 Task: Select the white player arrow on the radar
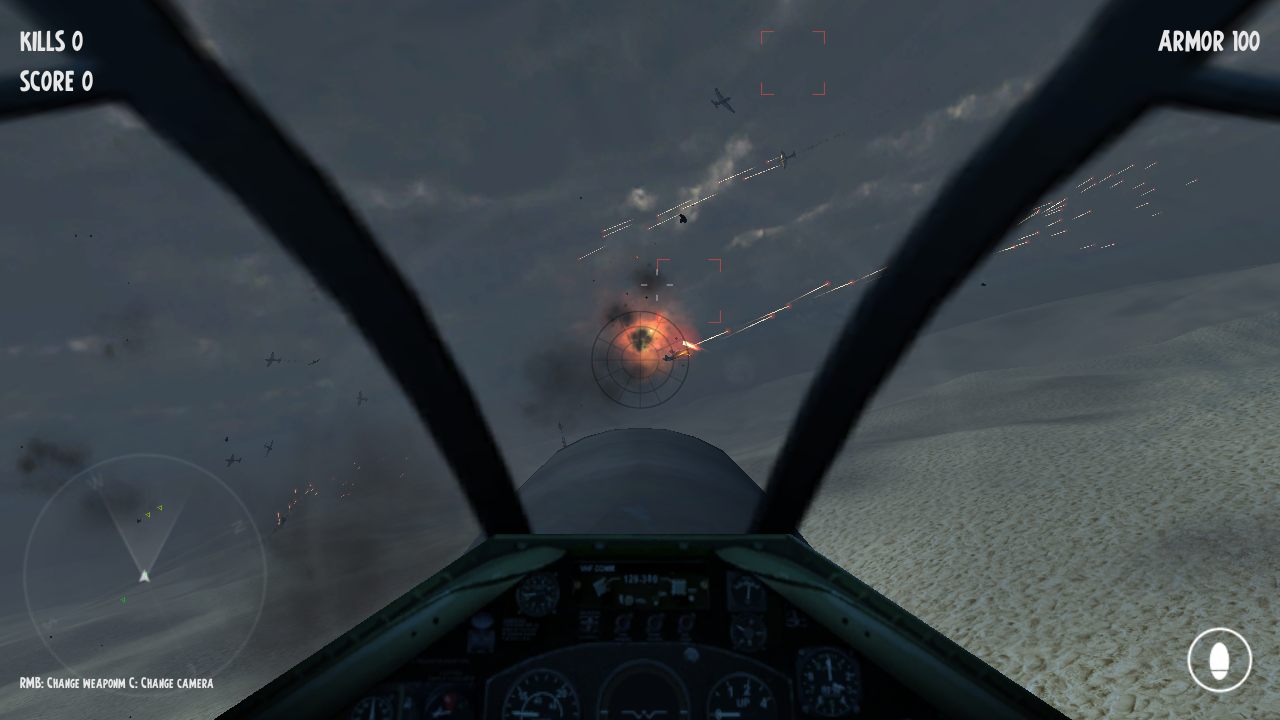(x=145, y=576)
